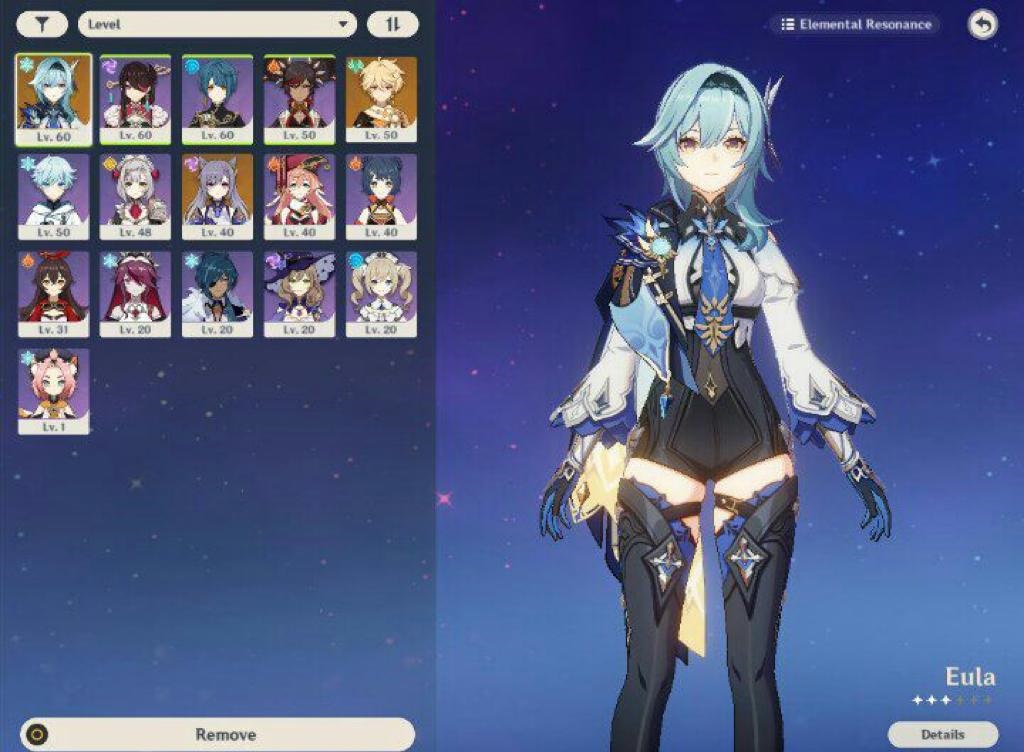Choose Beidou's portrait with the eyepatch

point(135,99)
